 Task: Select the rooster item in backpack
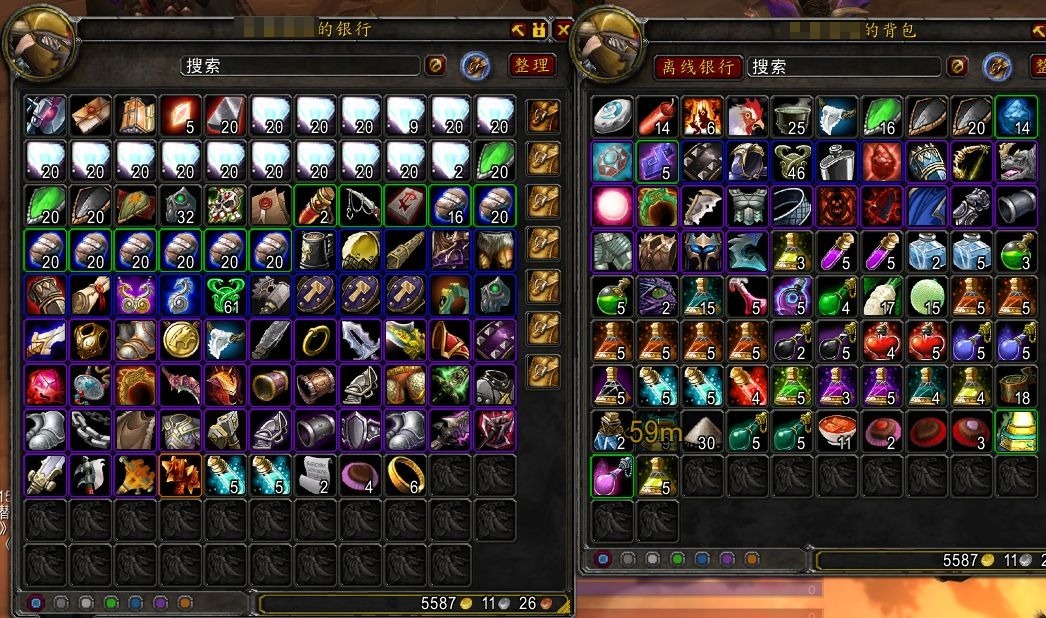point(747,116)
